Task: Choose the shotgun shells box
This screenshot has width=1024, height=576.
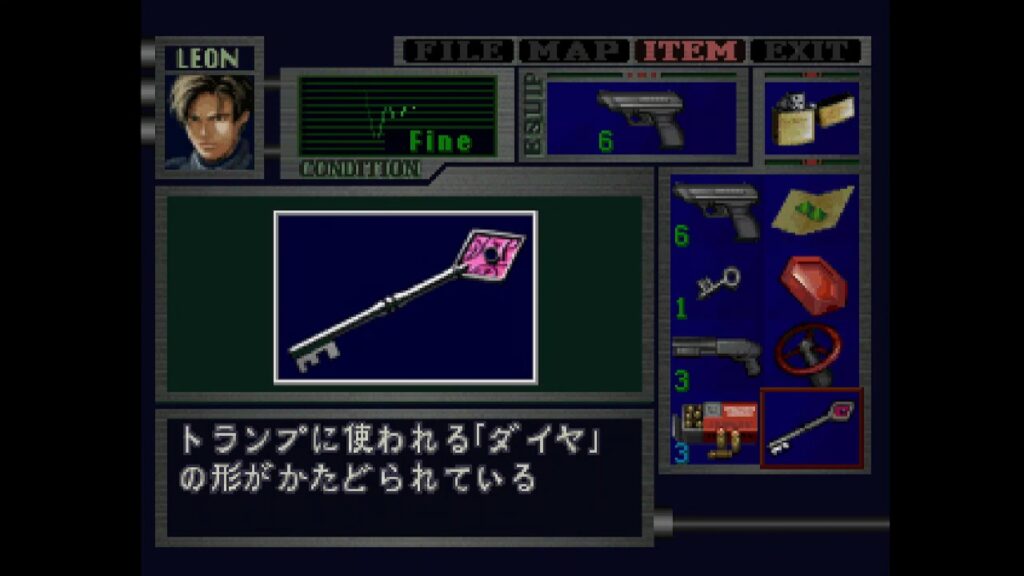Action: (716, 428)
